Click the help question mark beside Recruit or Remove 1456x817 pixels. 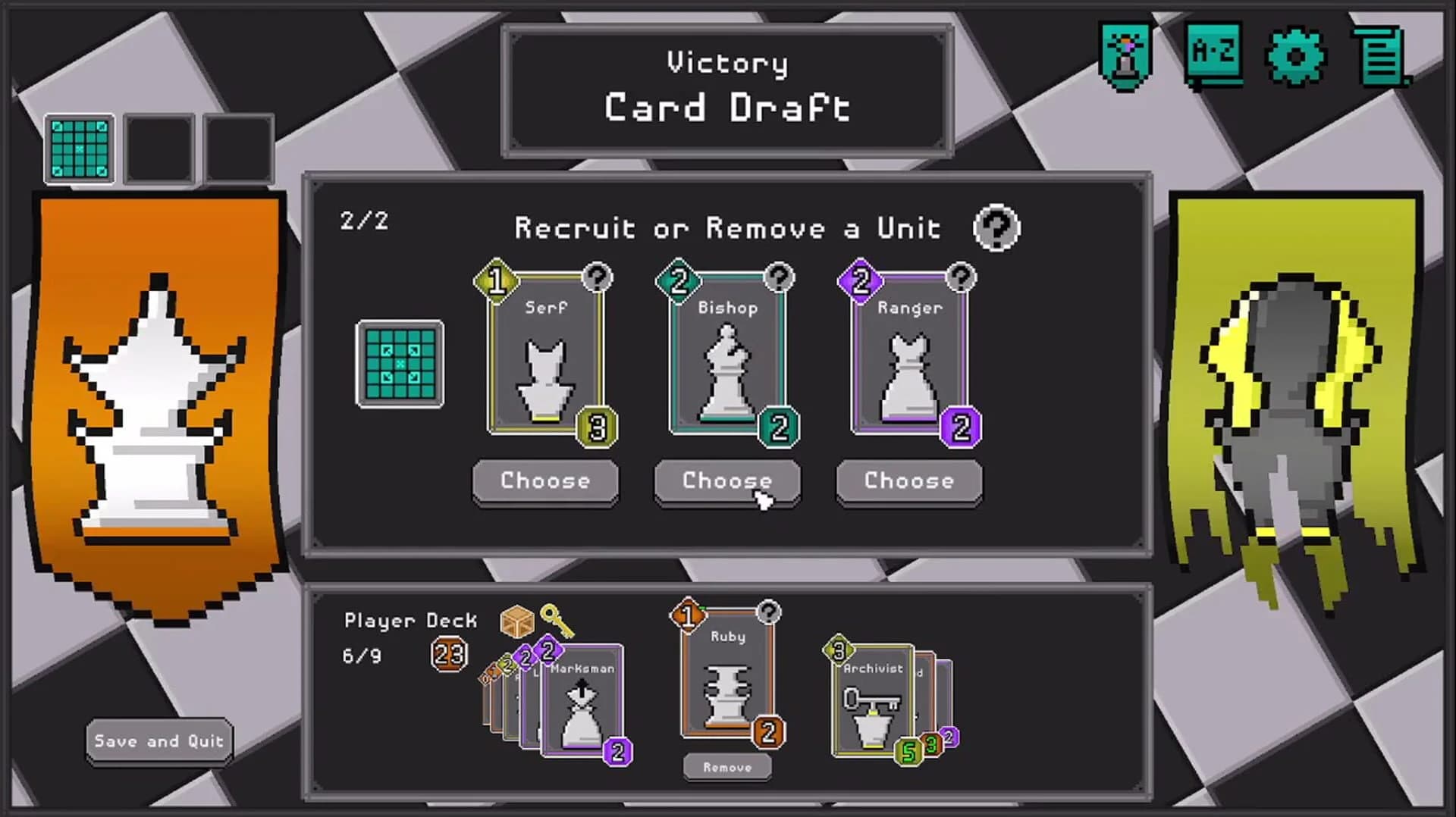[997, 227]
